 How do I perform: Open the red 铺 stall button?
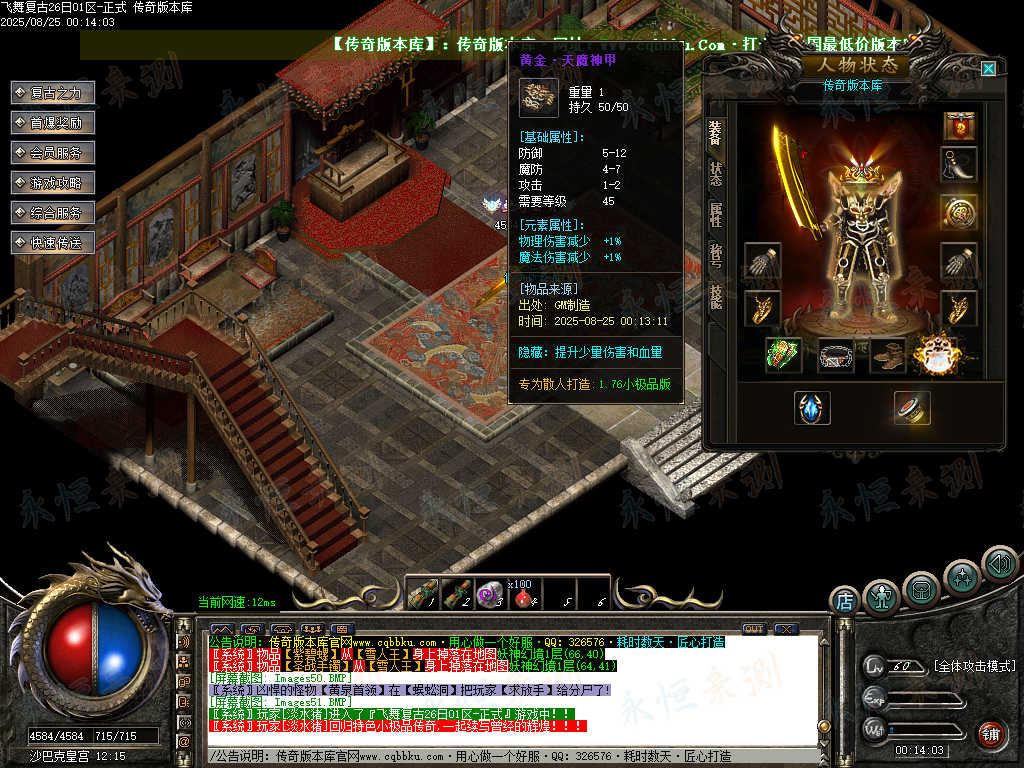[991, 734]
